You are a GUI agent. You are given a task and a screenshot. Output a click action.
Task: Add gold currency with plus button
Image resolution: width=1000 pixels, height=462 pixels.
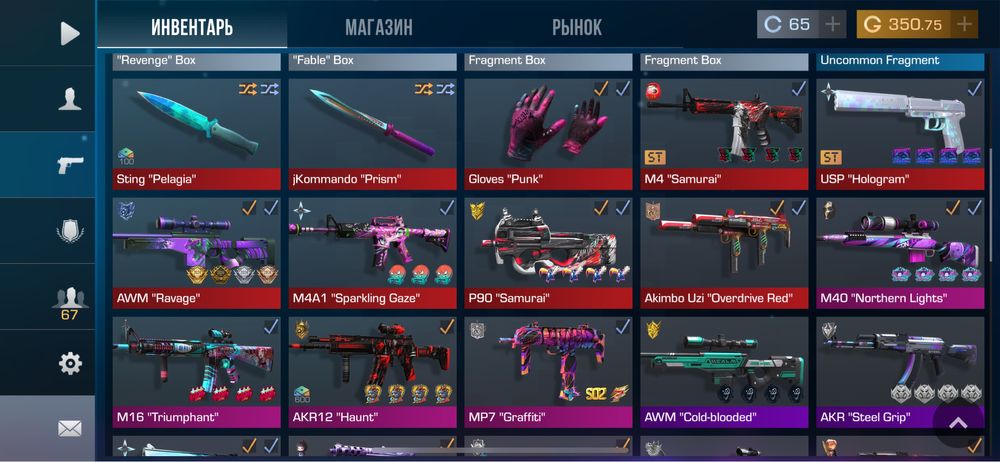964,24
